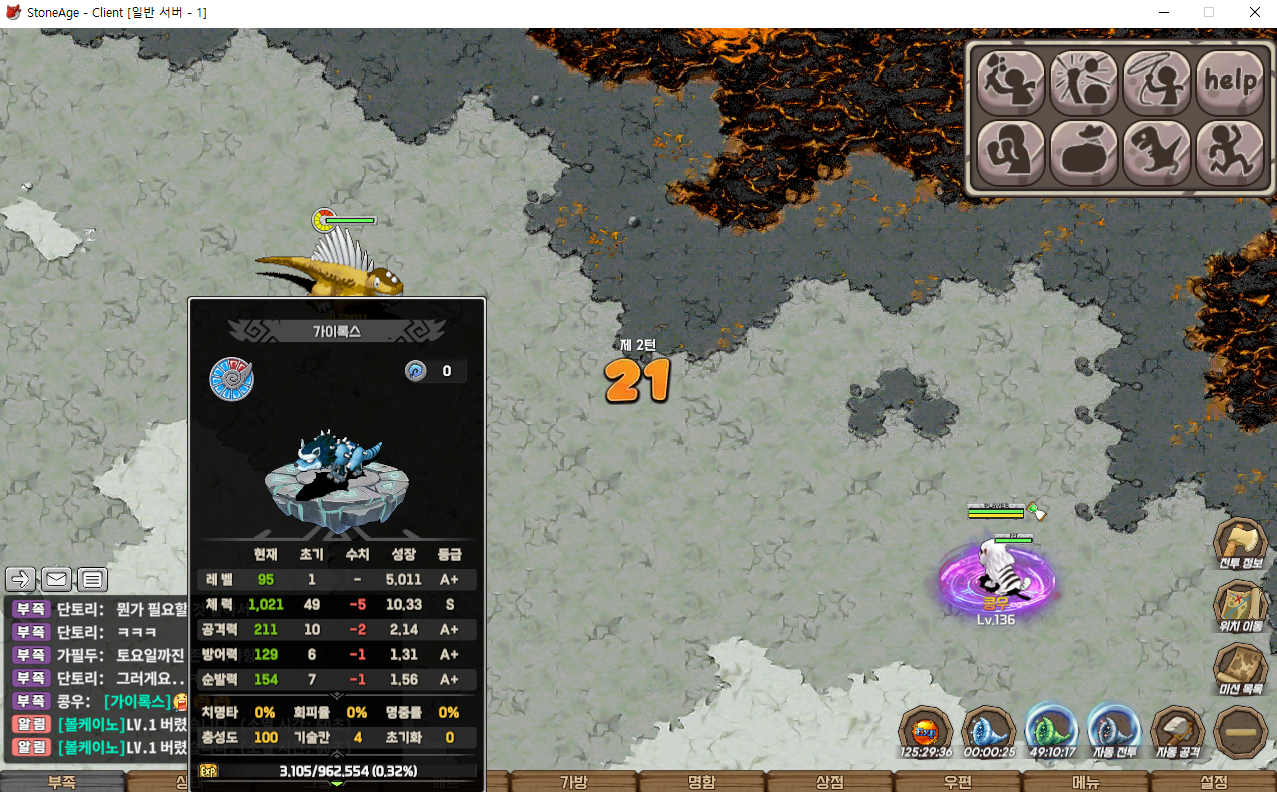Screen dimensions: 1277x792
Task: Click the envelope icon above the chat
Action: pyautogui.click(x=56, y=579)
